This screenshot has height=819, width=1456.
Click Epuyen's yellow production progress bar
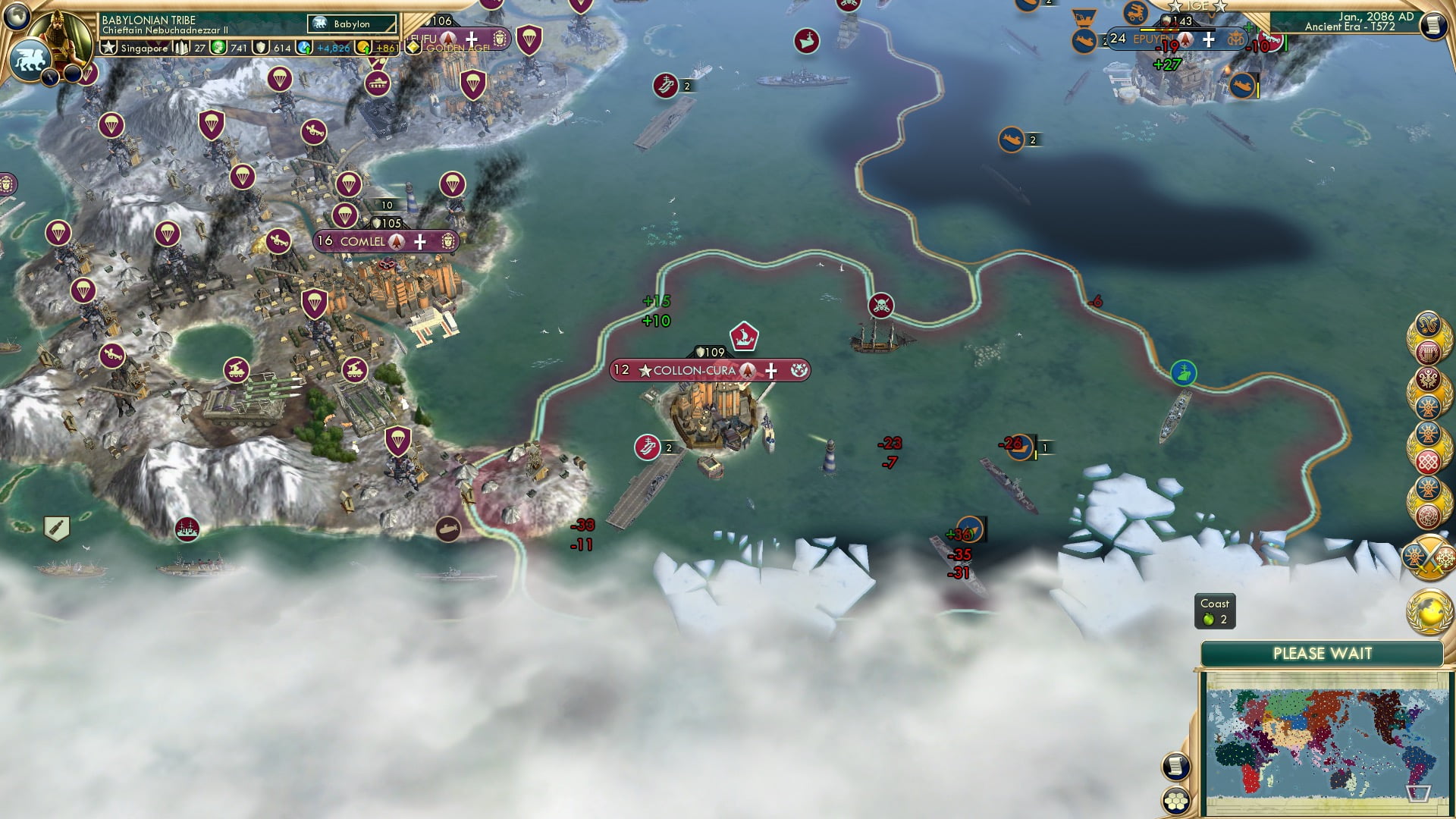pyautogui.click(x=1178, y=30)
